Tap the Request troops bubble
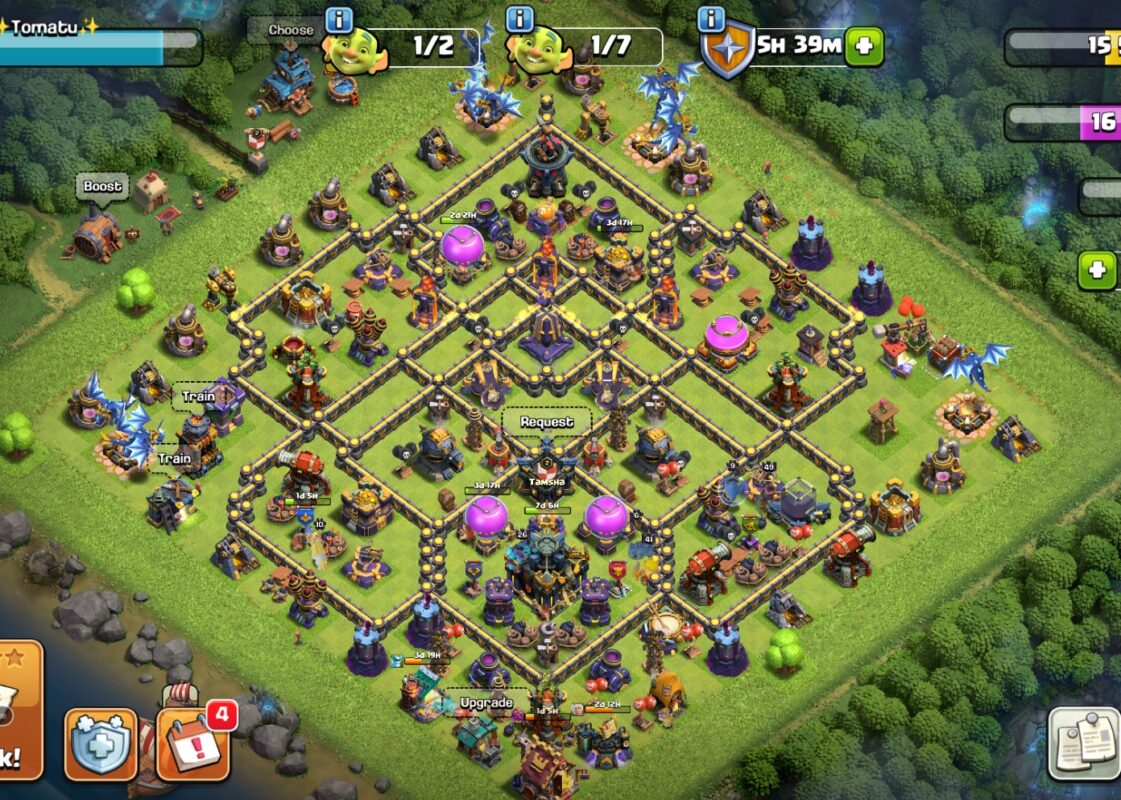The image size is (1121, 800). [546, 422]
